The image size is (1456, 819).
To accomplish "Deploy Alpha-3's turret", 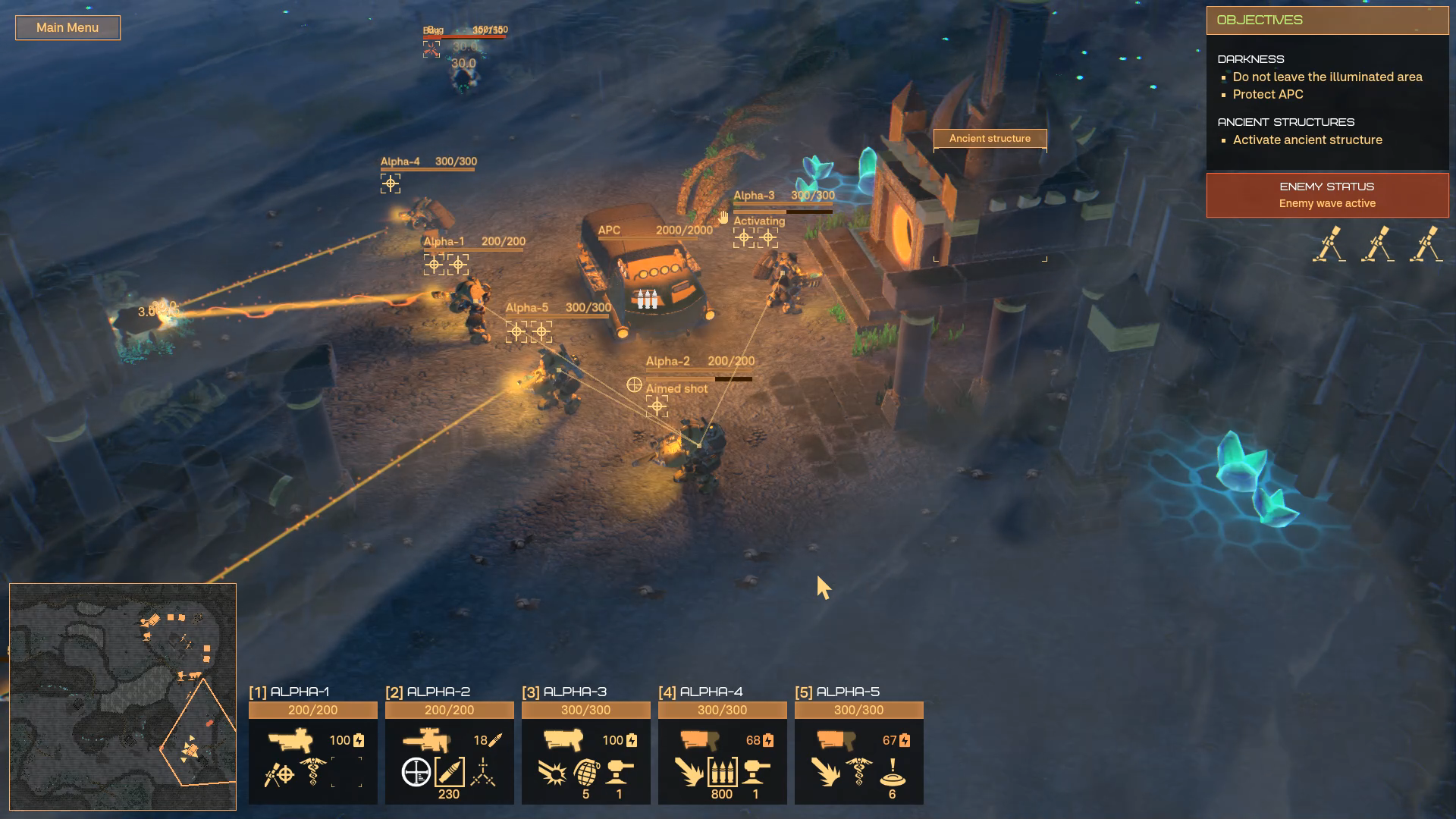I will coord(620,772).
